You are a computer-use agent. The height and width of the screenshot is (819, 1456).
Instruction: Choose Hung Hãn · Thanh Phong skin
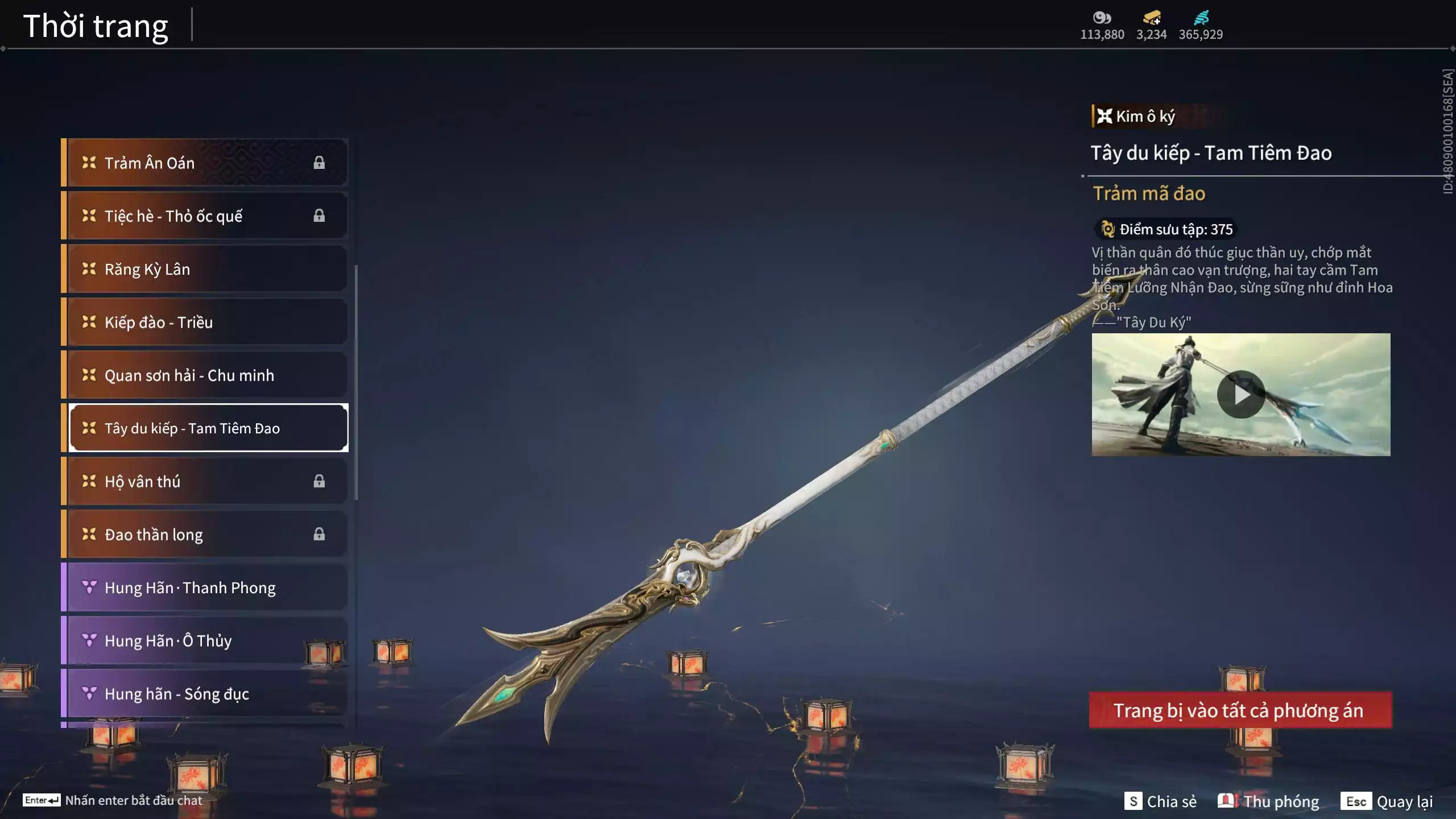[x=205, y=588]
